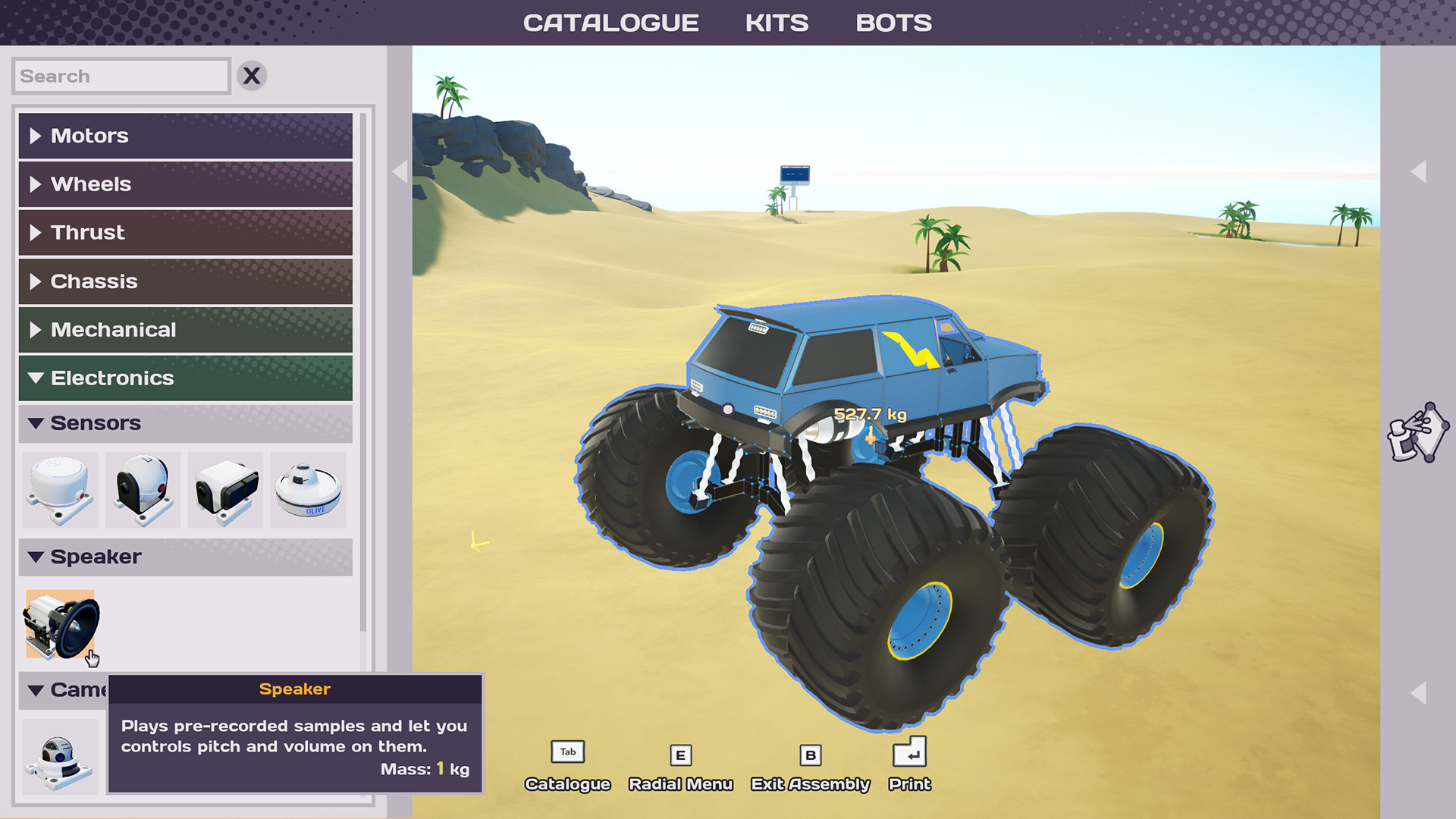Expand the Motors category

185,136
